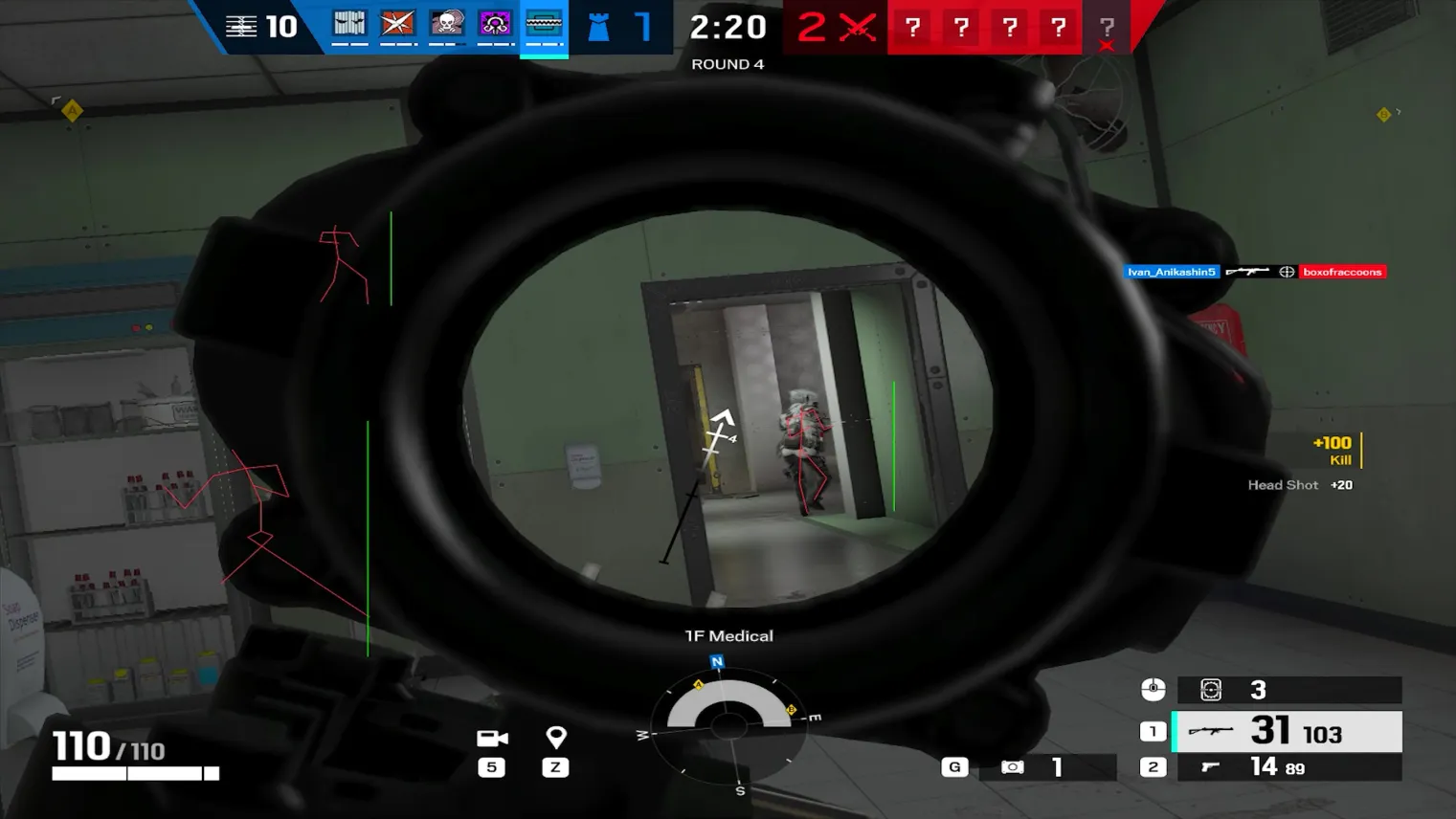Select the pistol icon in weapon slot 2
The image size is (1456, 819).
click(1211, 766)
